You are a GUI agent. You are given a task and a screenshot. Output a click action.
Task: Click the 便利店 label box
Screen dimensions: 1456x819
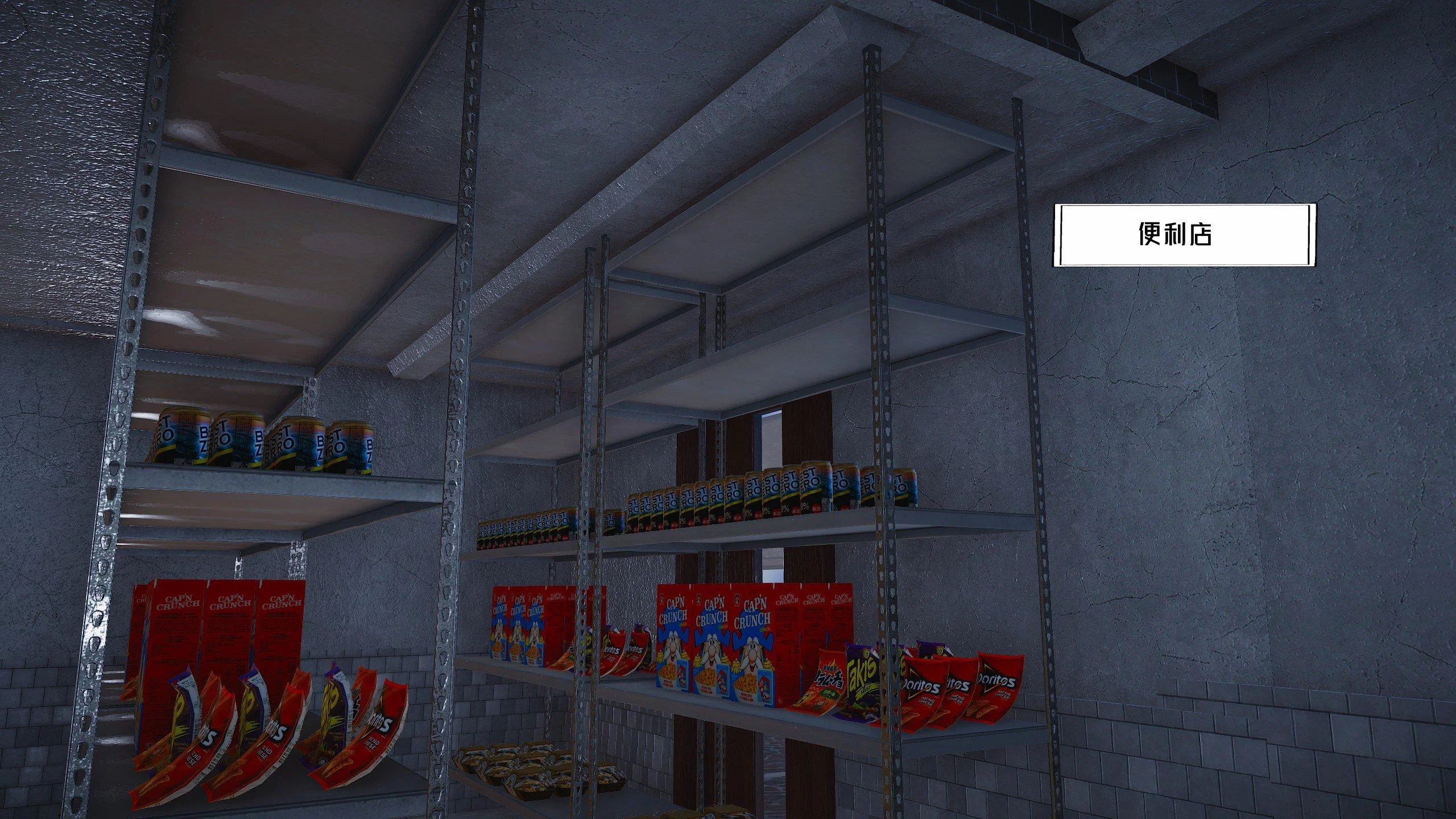[x=1185, y=234]
